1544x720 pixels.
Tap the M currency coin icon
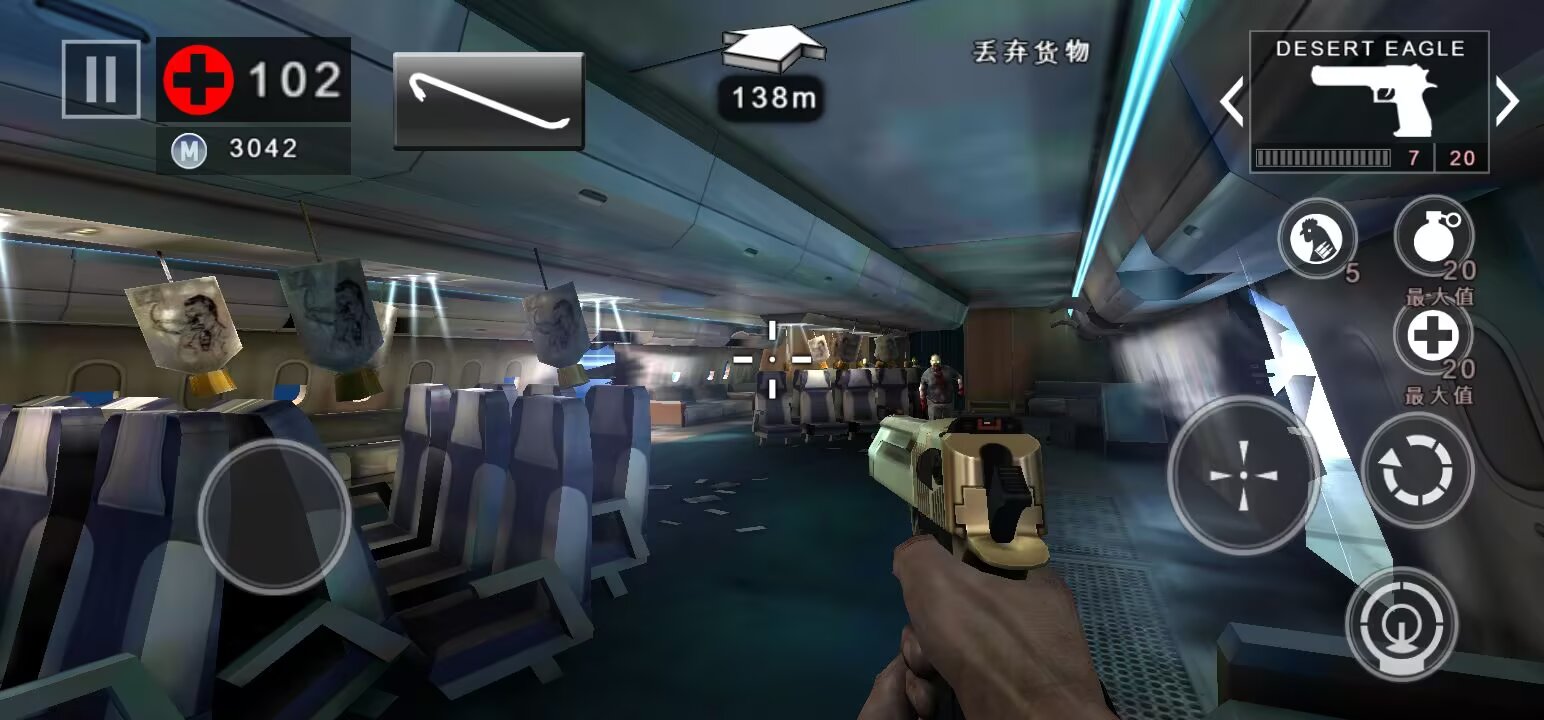click(x=190, y=148)
